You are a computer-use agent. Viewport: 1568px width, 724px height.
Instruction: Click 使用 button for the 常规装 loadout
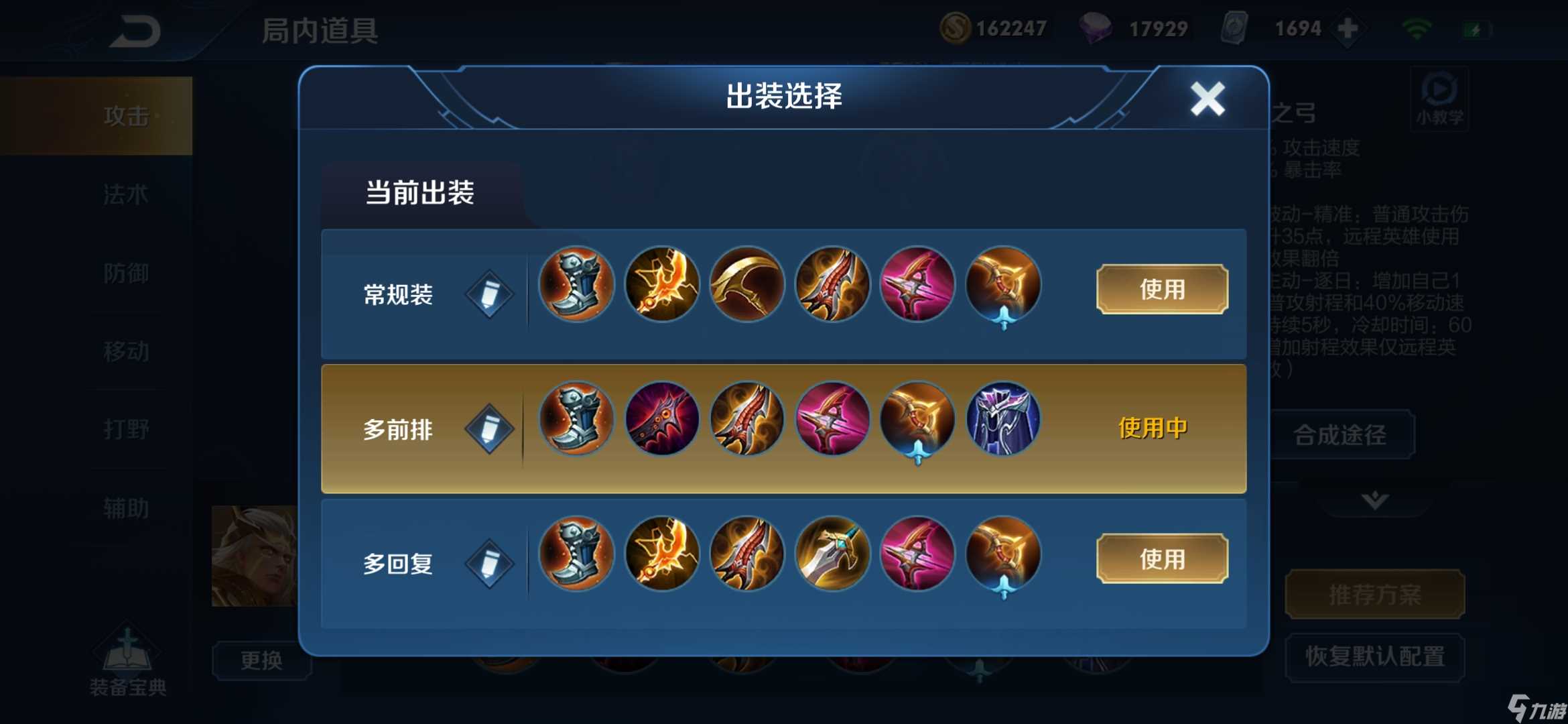1161,288
